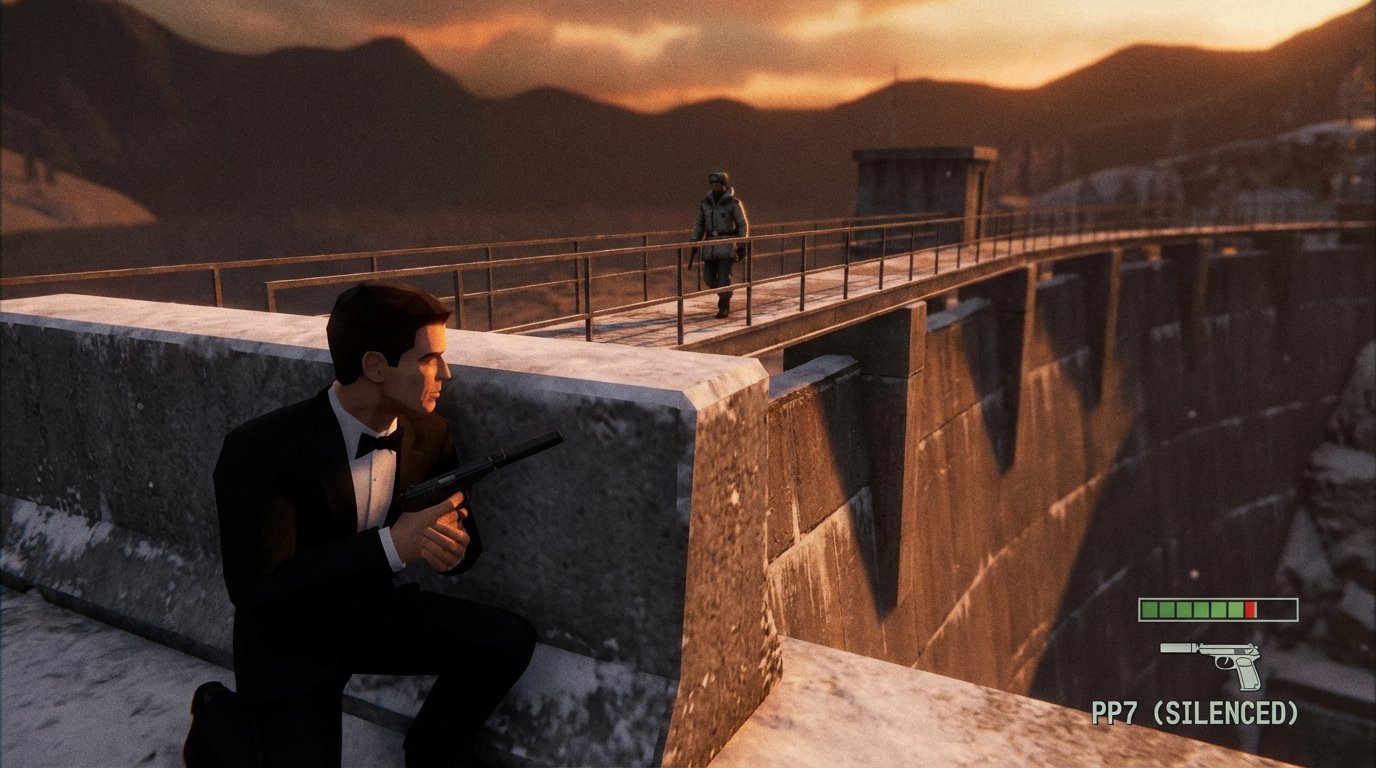Click the first green health segment

[x=1148, y=608]
